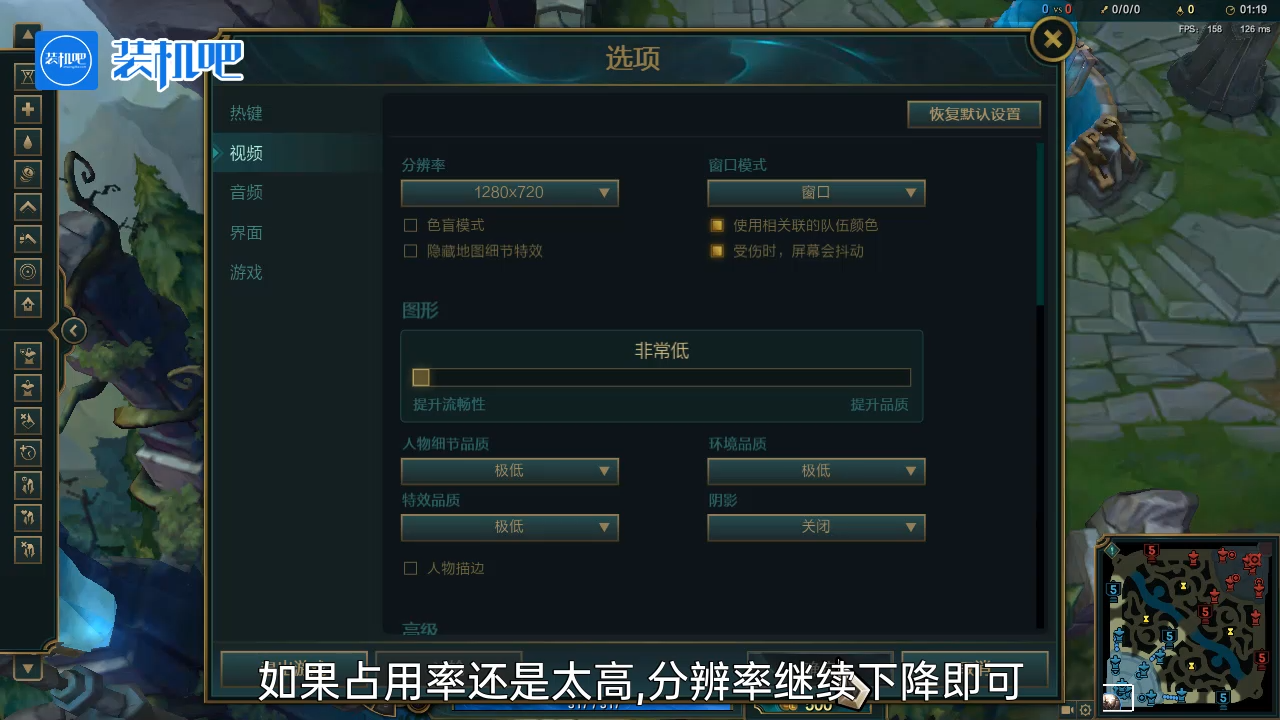Select the consumables hourglass icon in left sidebar
Viewport: 1280px width, 720px height.
(x=27, y=76)
